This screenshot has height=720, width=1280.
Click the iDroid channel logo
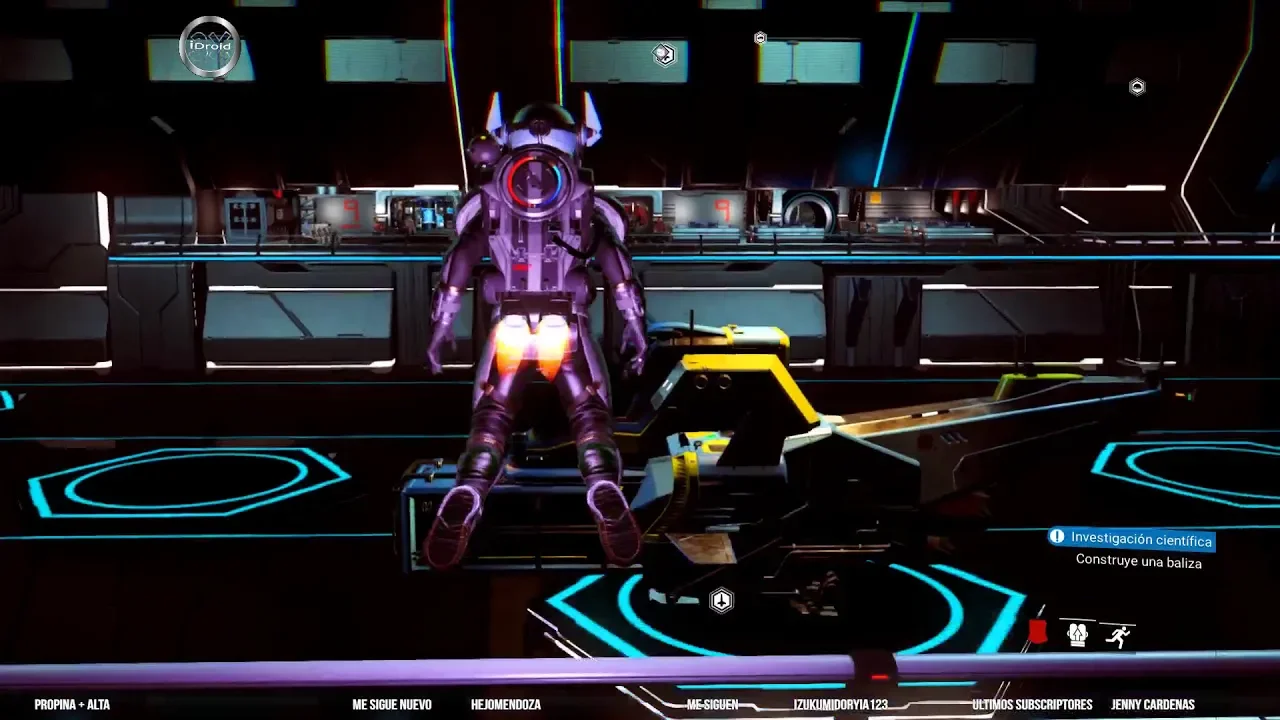pos(209,47)
